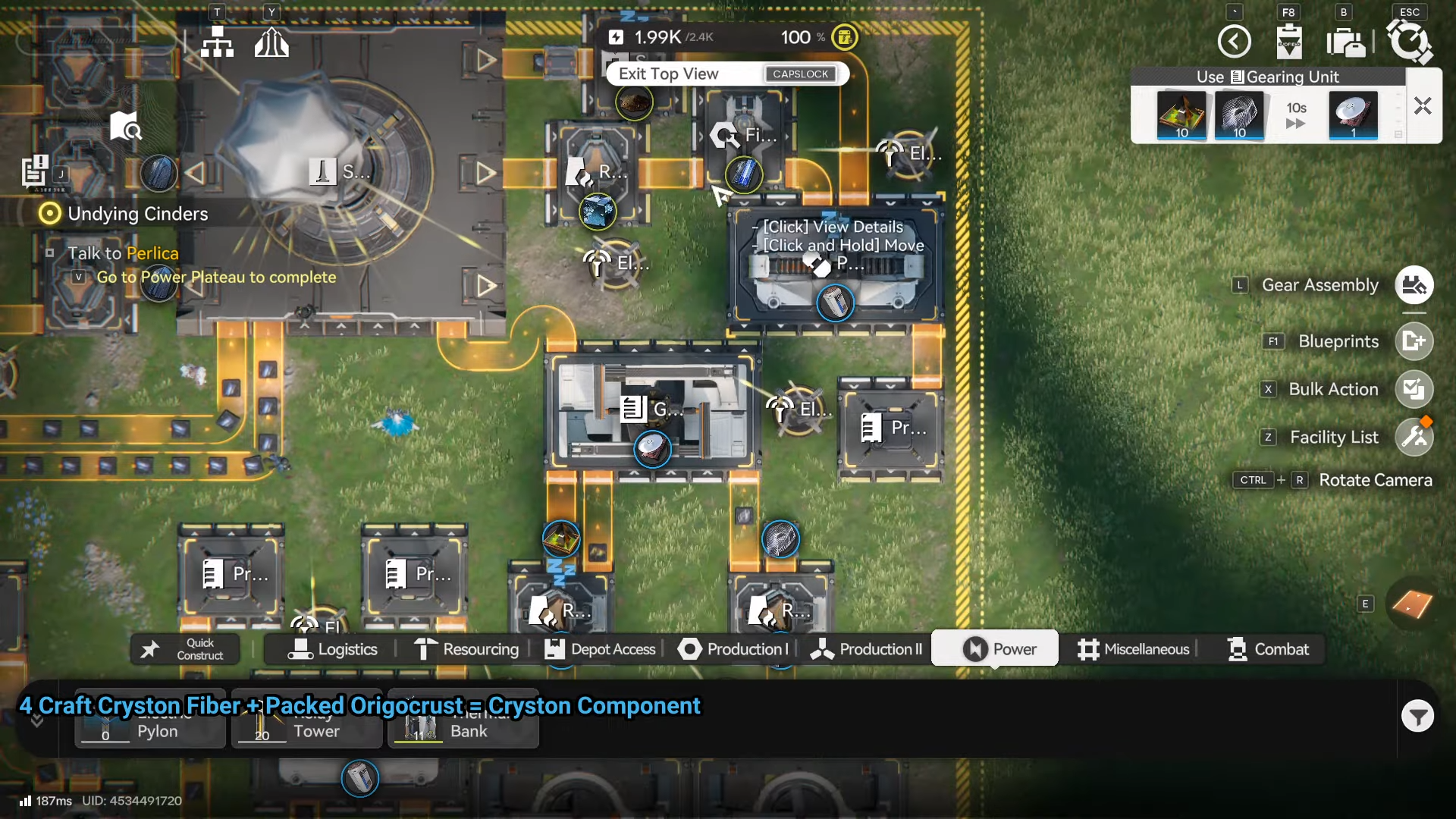Close the Gearing Unit recipe panel

pos(1422,106)
